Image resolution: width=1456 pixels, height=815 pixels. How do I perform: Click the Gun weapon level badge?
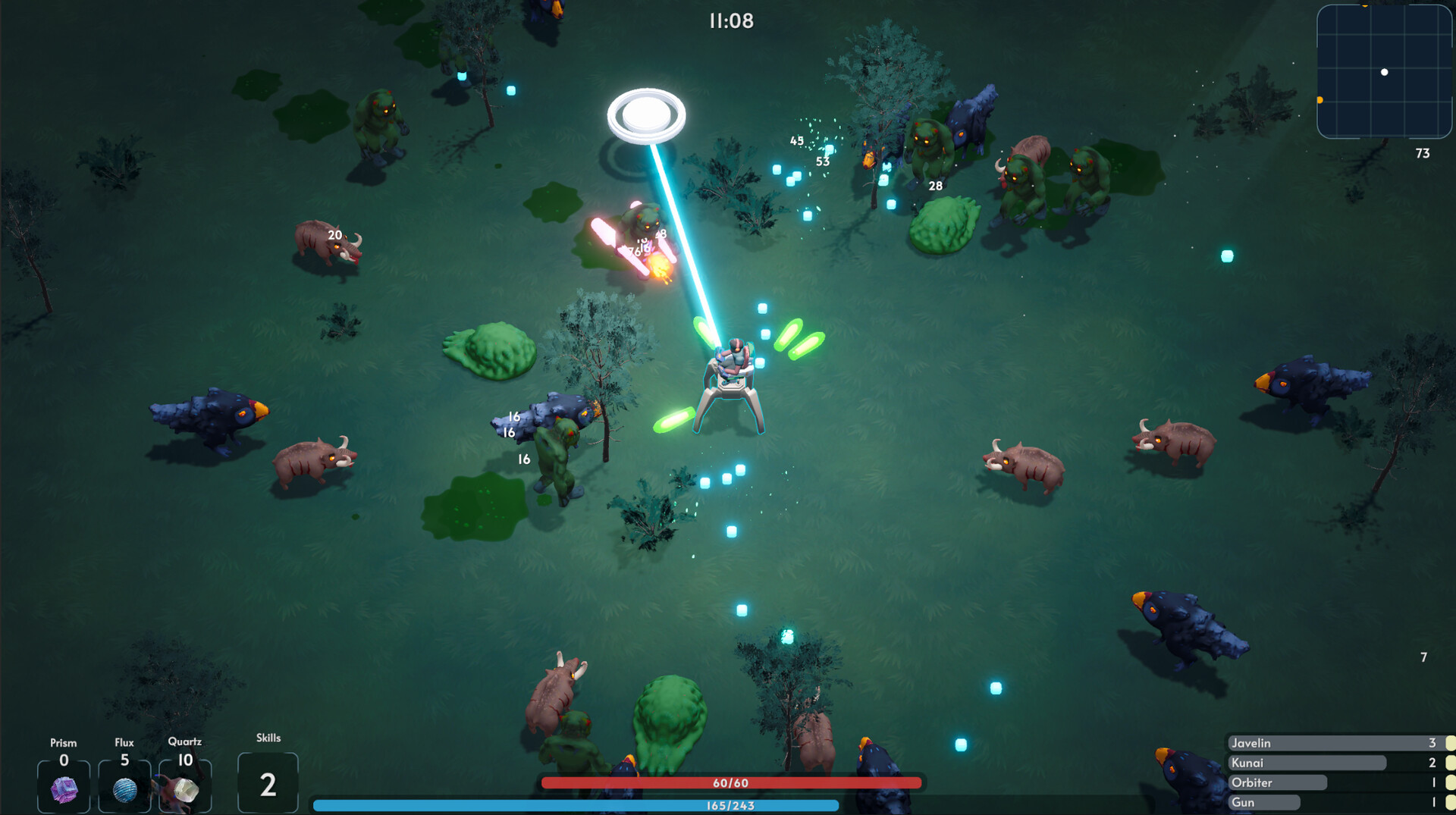(1448, 802)
